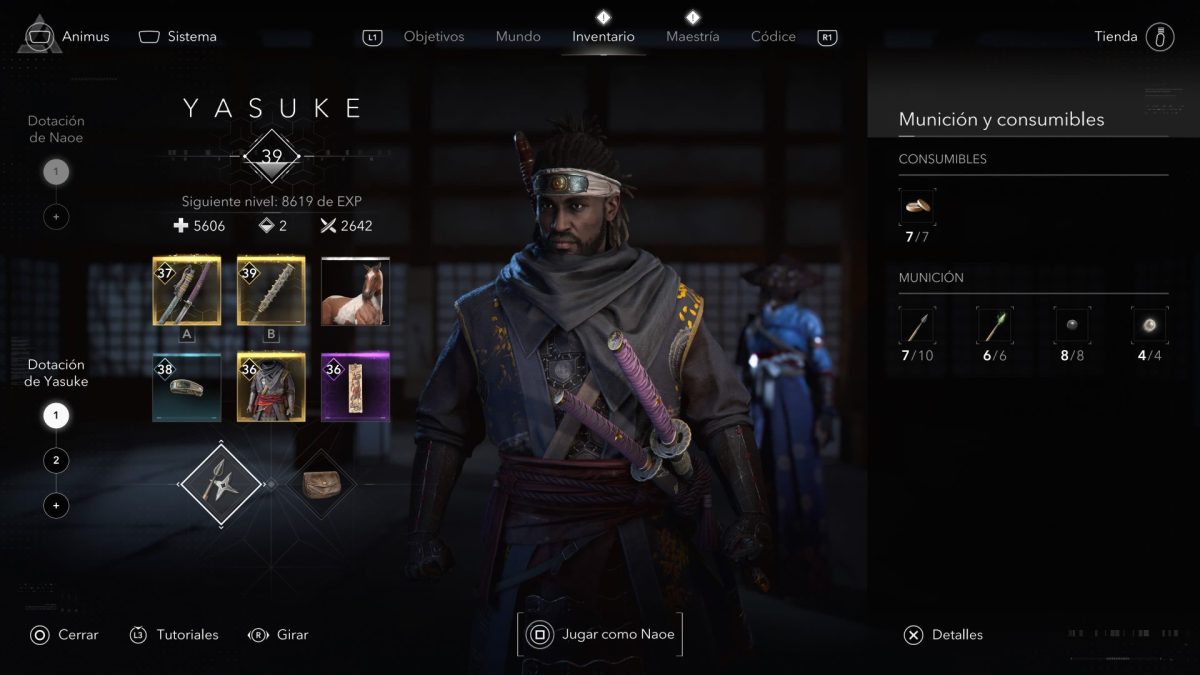This screenshot has width=1200, height=675.
Task: Click Jugar como Naoe button
Action: [x=600, y=634]
